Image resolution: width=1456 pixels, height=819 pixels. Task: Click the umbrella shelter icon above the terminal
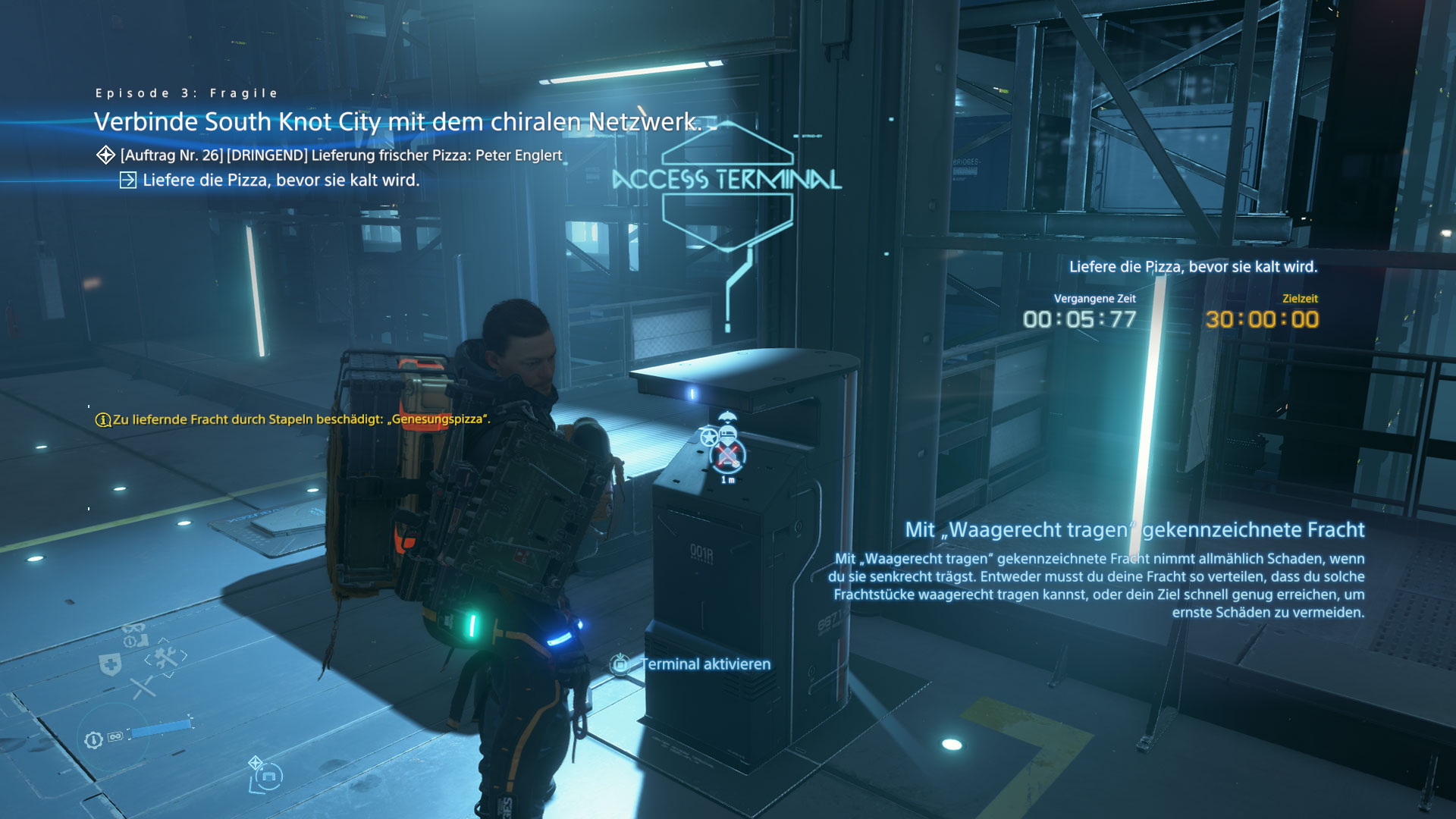(727, 416)
